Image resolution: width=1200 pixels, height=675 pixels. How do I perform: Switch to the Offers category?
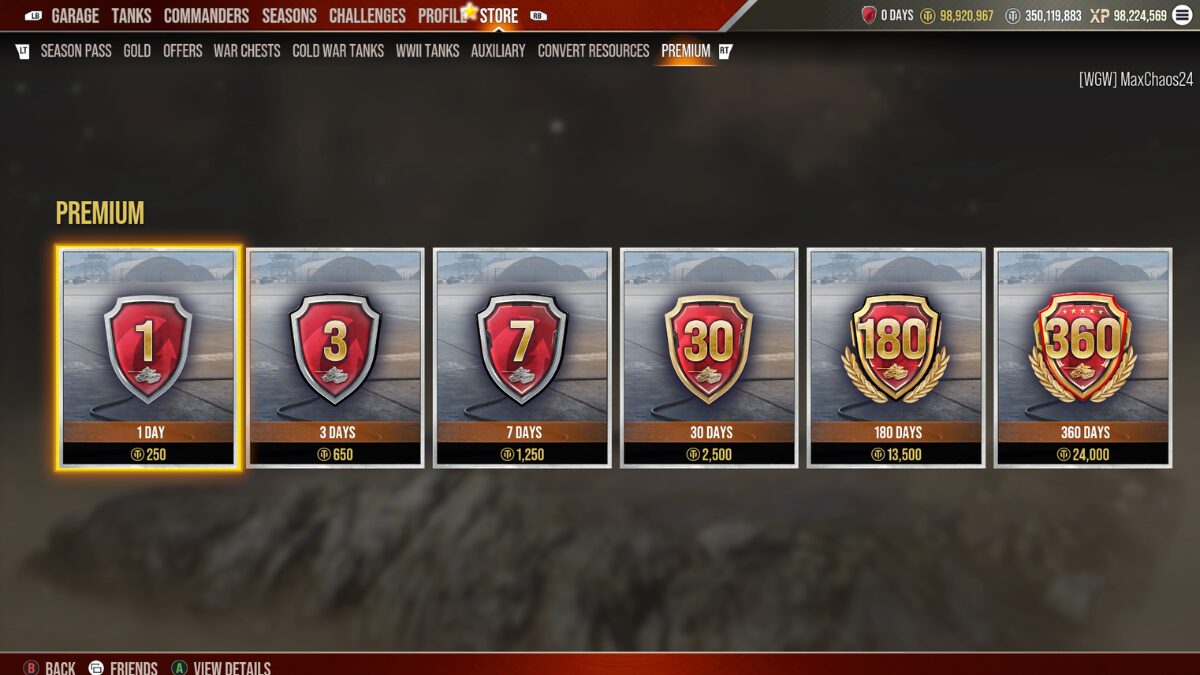click(183, 51)
